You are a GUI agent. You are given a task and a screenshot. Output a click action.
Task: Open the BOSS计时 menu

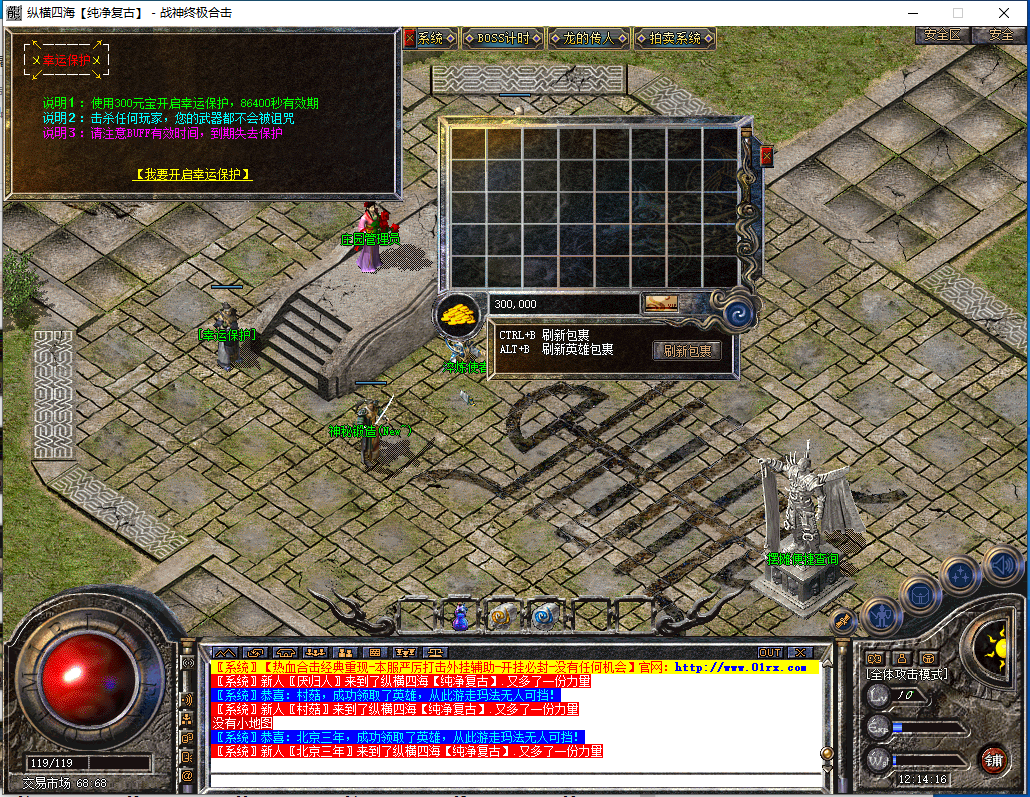tap(504, 39)
